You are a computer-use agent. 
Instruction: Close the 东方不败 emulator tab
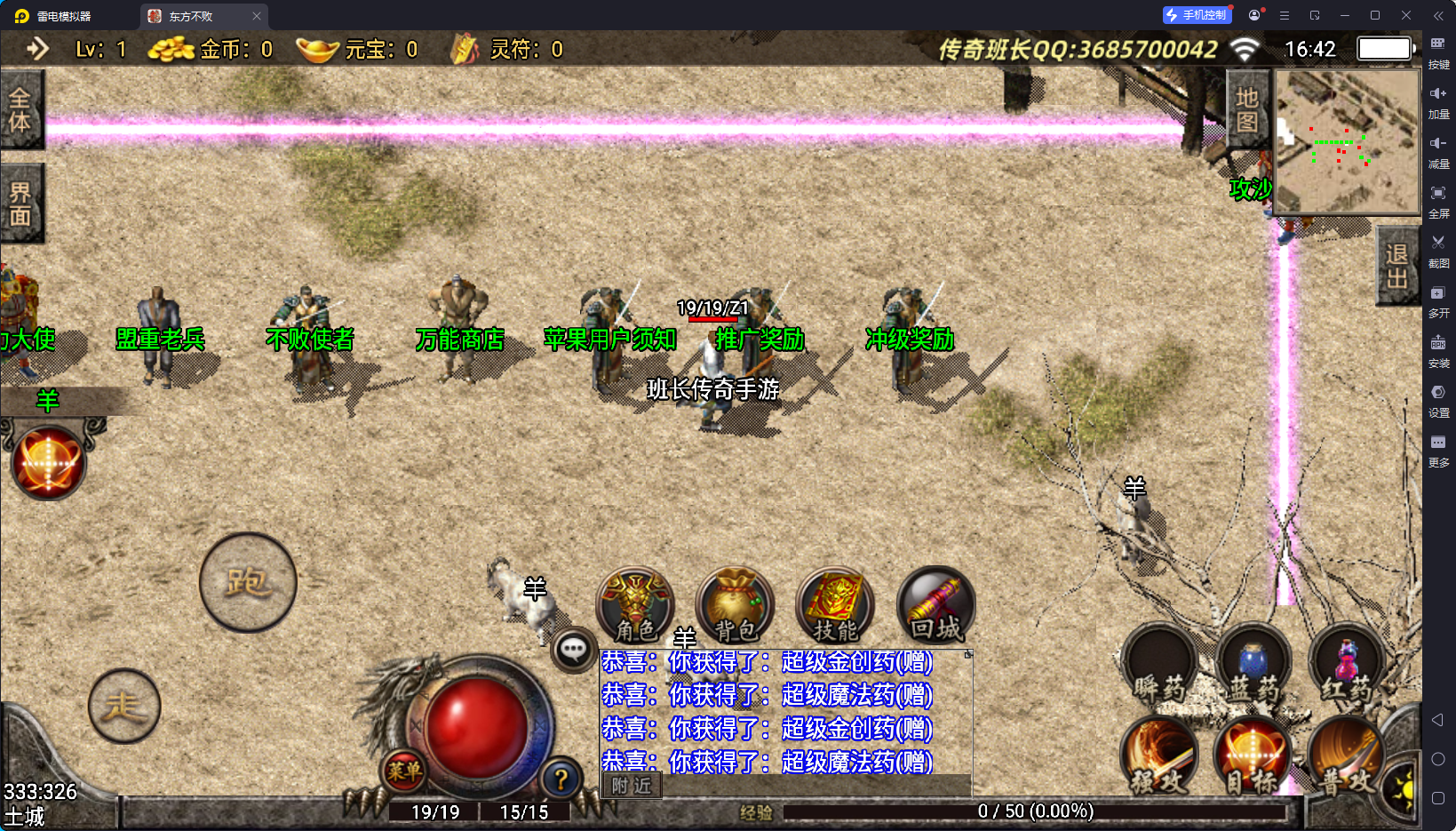pos(257,16)
